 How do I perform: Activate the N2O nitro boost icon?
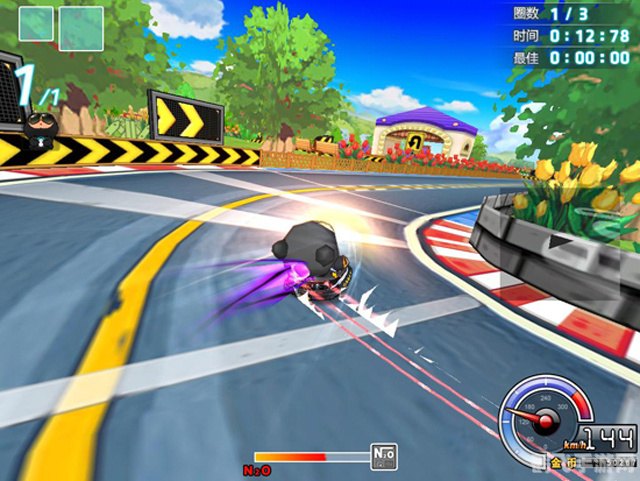[383, 456]
